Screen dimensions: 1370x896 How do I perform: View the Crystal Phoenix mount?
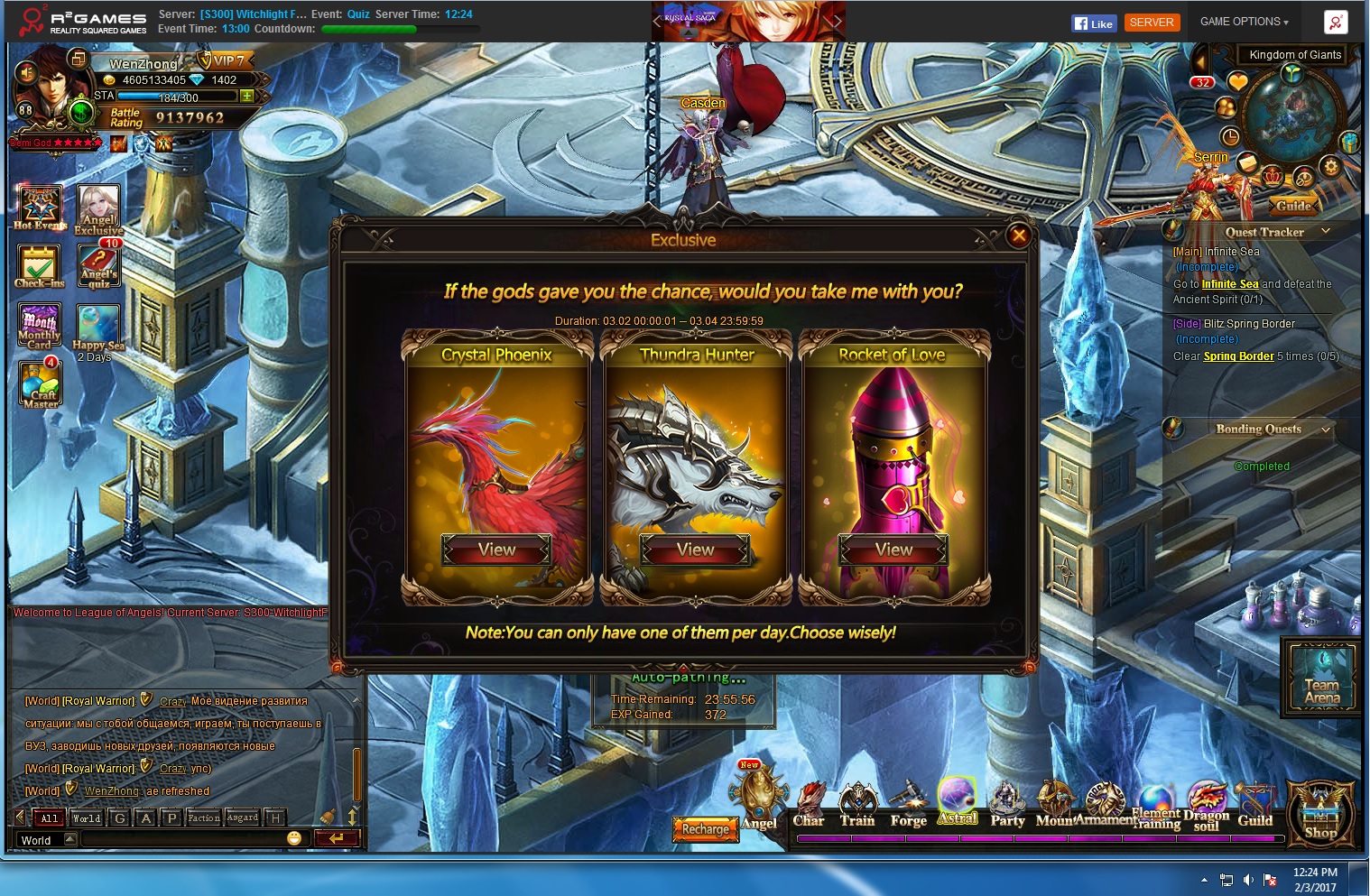[496, 550]
